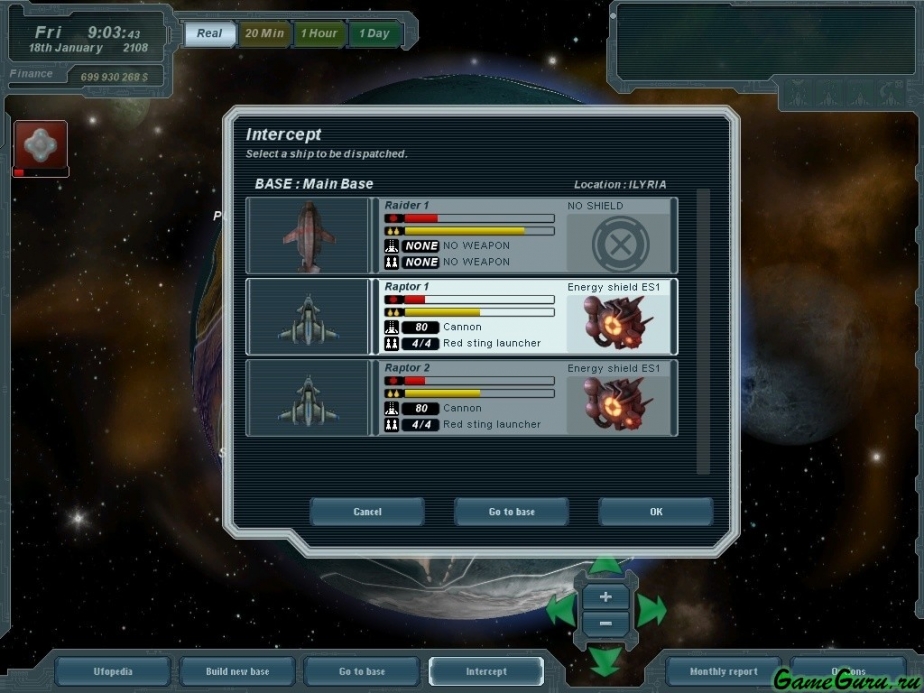The height and width of the screenshot is (693, 924).
Task: Set time speed to Real
Action: pos(210,33)
